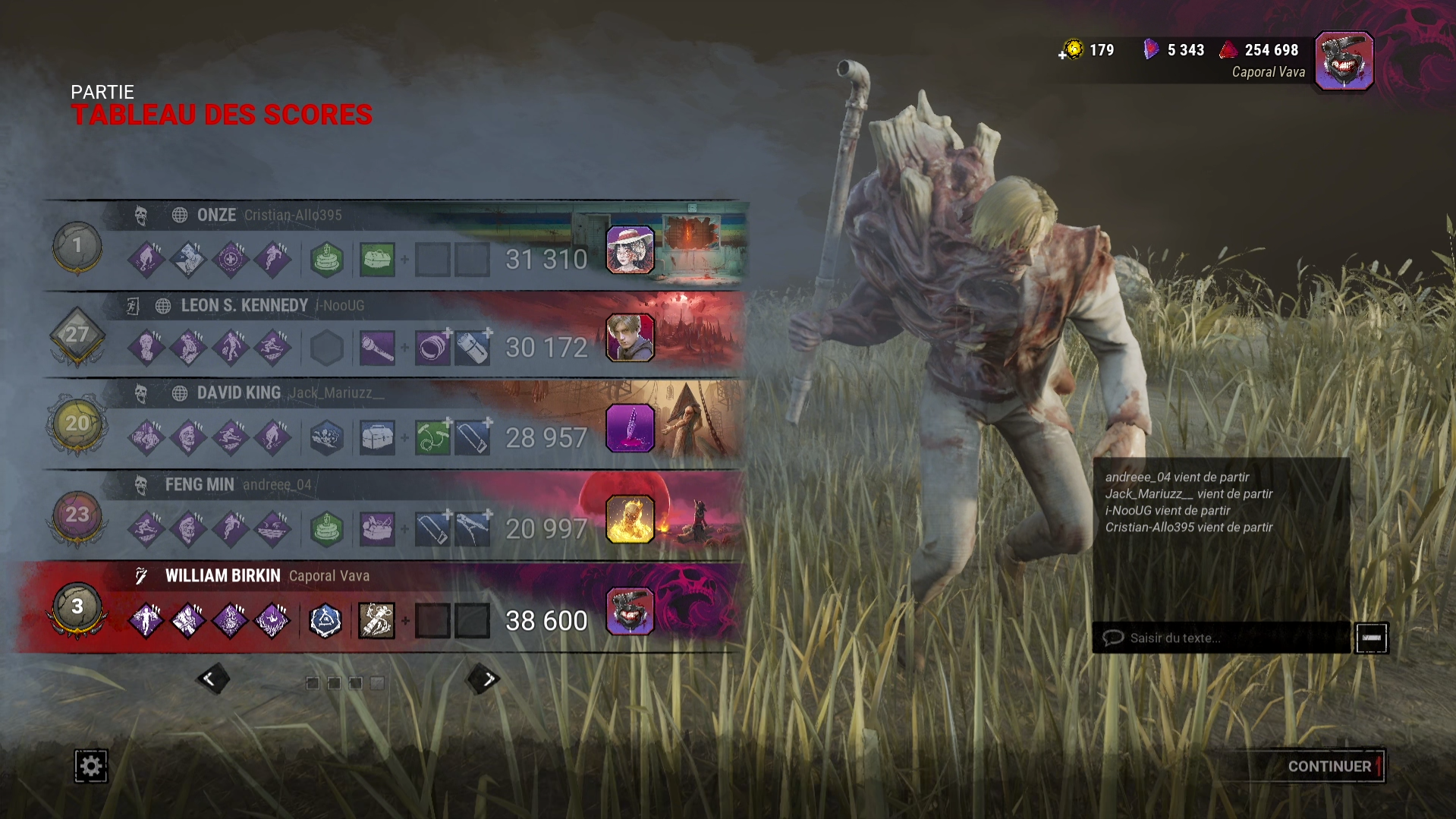Click the CONTINUER button
1456x819 pixels.
1329,767
